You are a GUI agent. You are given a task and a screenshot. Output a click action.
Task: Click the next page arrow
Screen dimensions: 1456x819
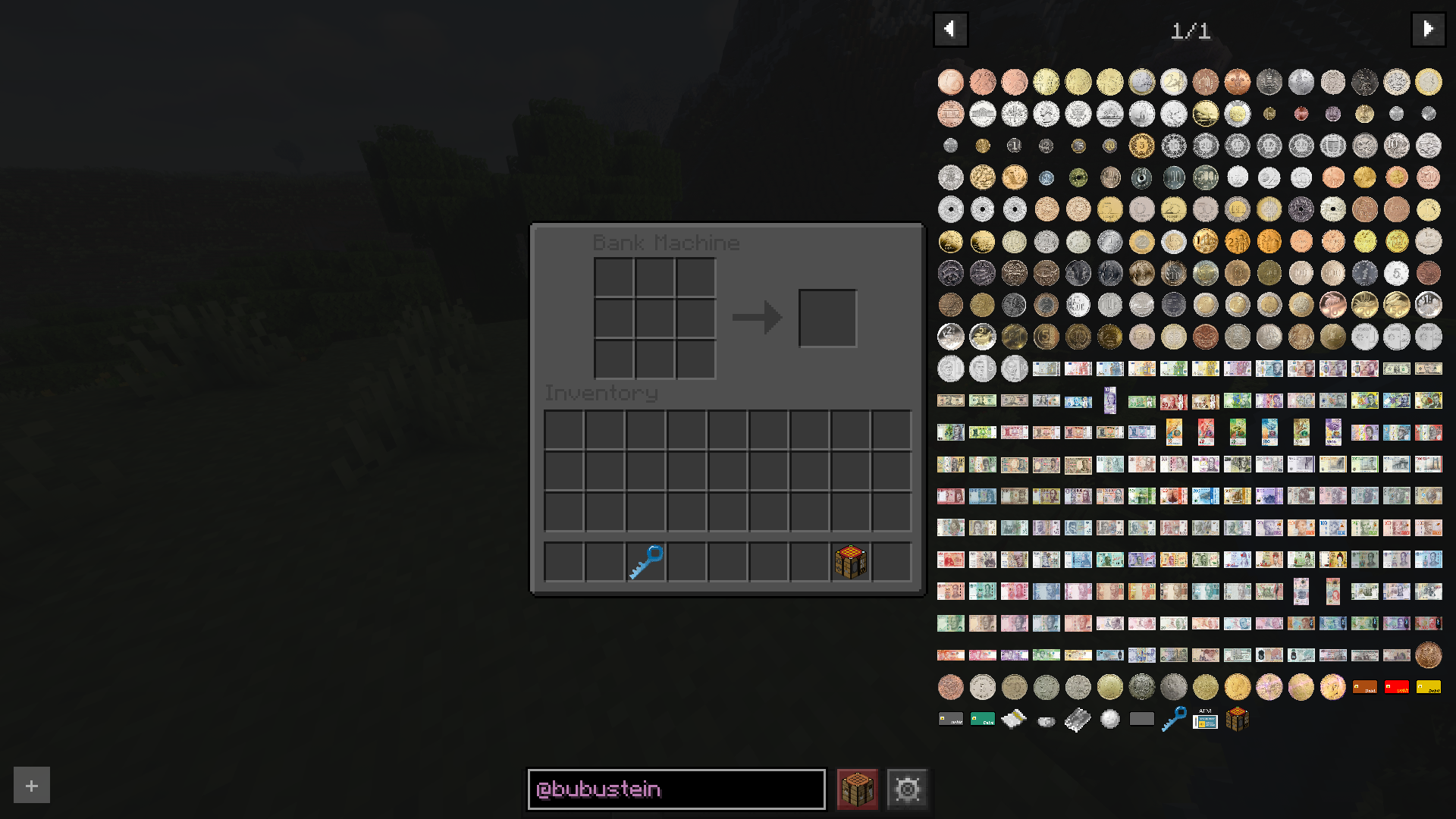1429,29
